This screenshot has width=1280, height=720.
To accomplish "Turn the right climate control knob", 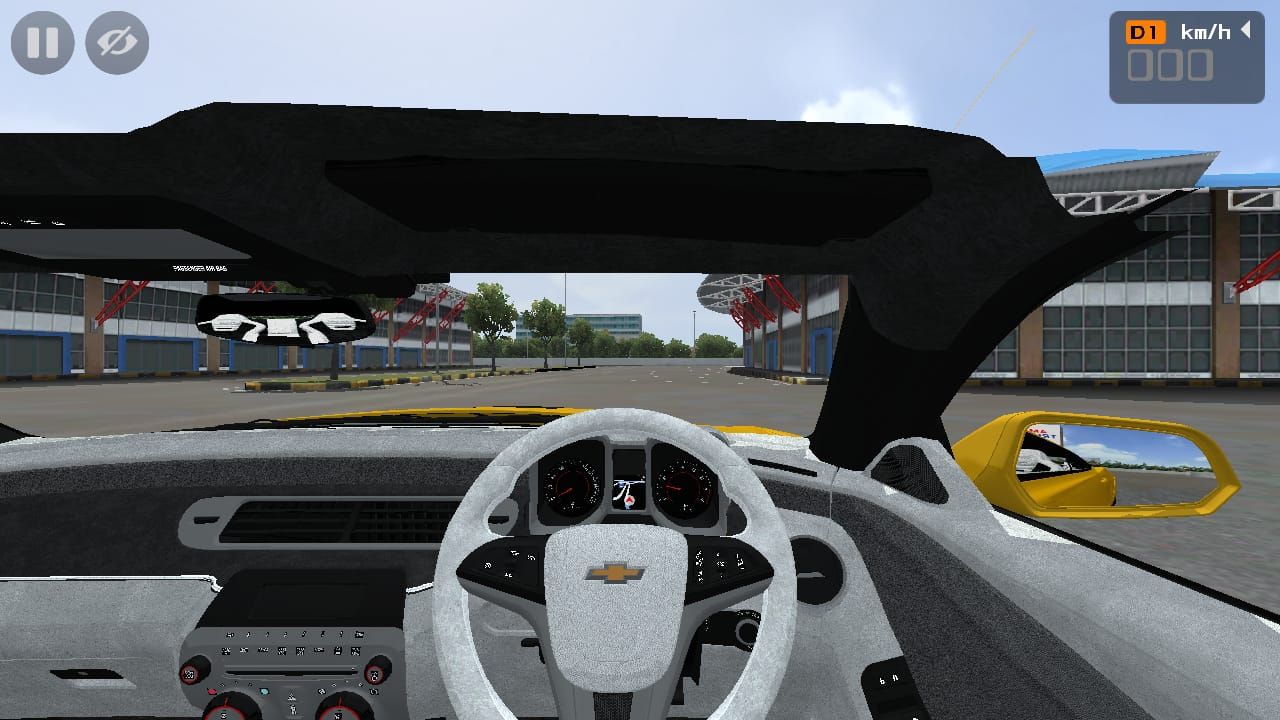I will [340, 712].
